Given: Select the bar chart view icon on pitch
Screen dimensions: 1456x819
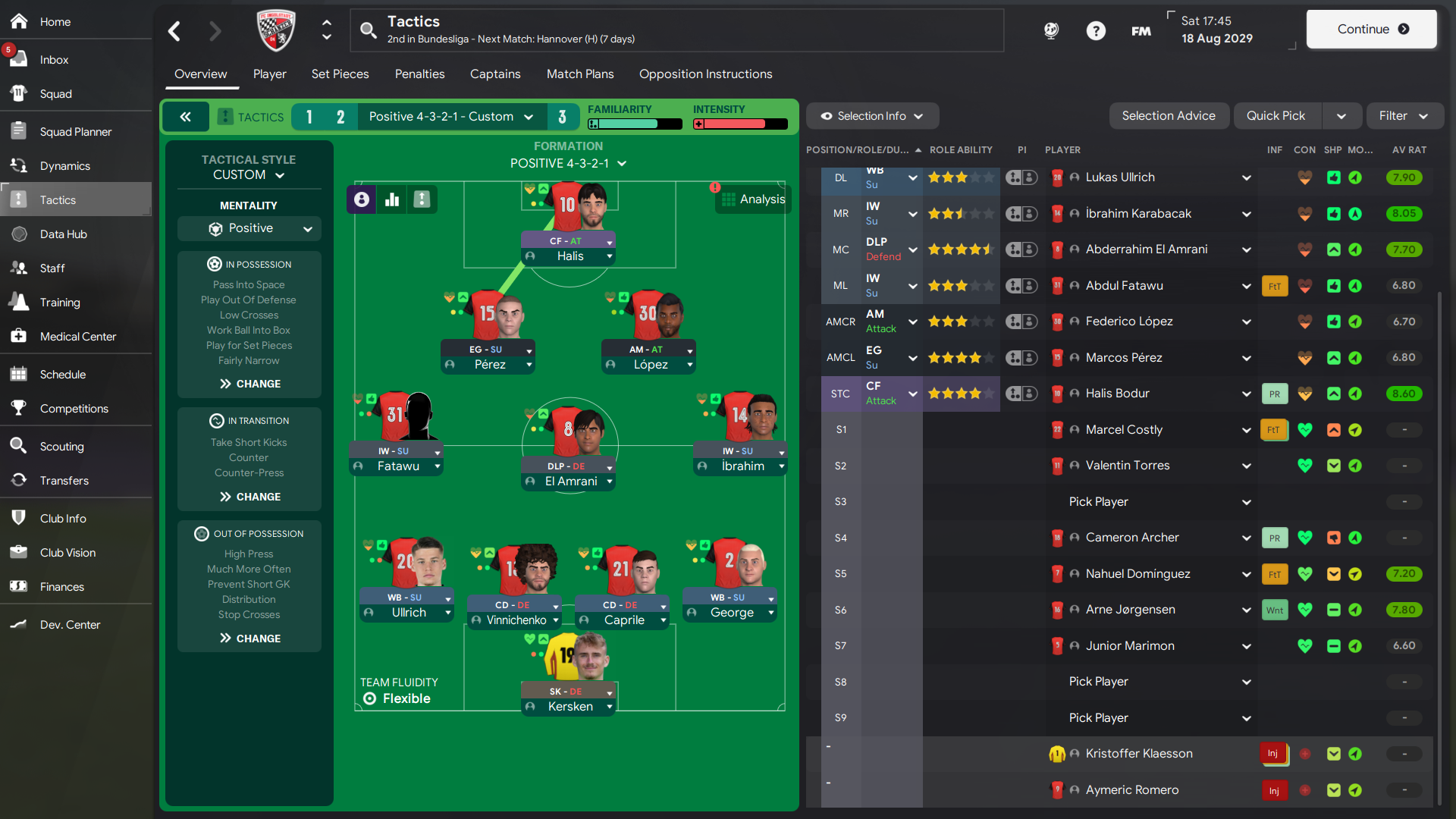Looking at the screenshot, I should pos(392,199).
